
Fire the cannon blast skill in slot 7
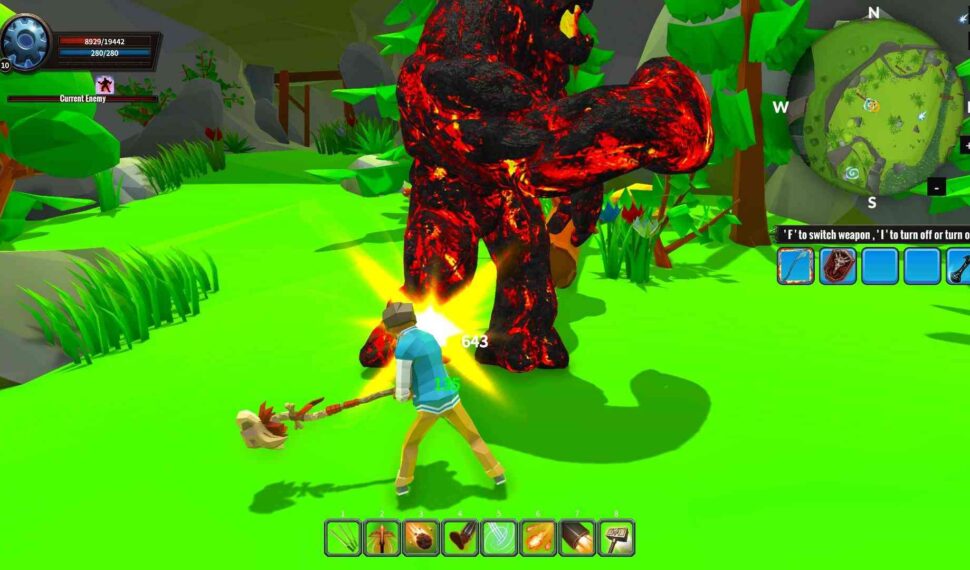click(577, 538)
